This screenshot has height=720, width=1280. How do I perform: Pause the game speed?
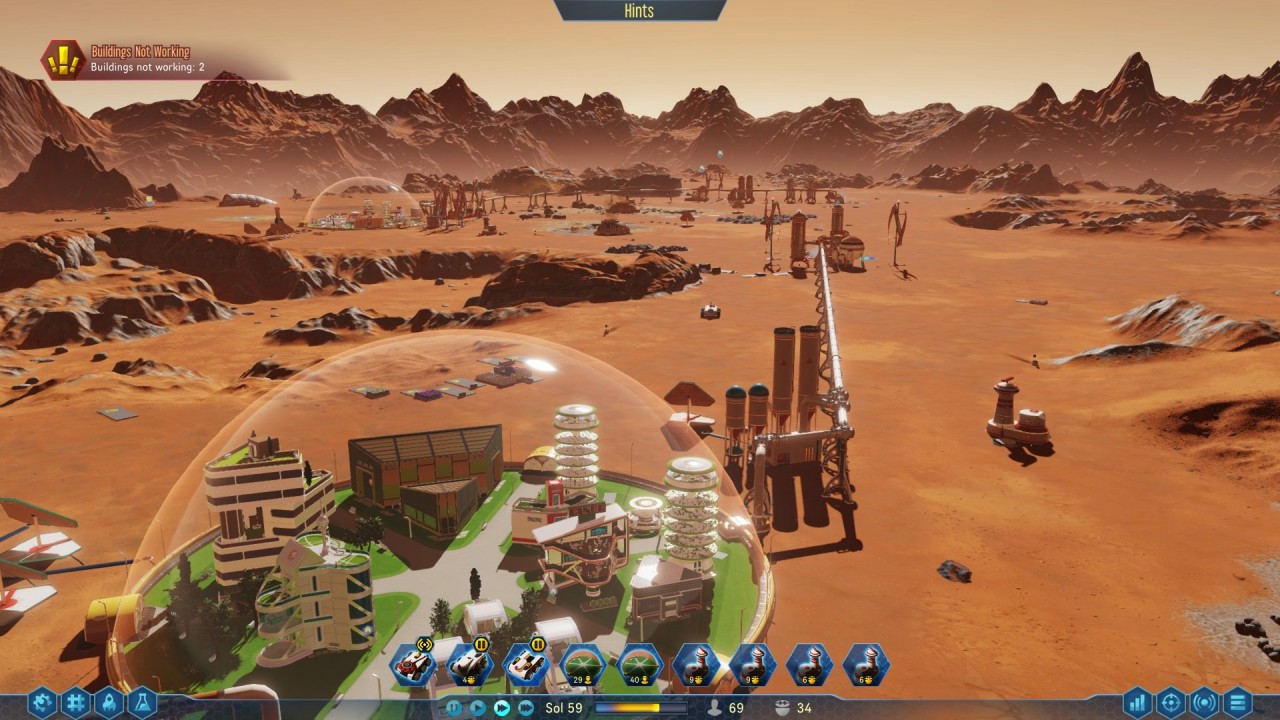pyautogui.click(x=455, y=708)
